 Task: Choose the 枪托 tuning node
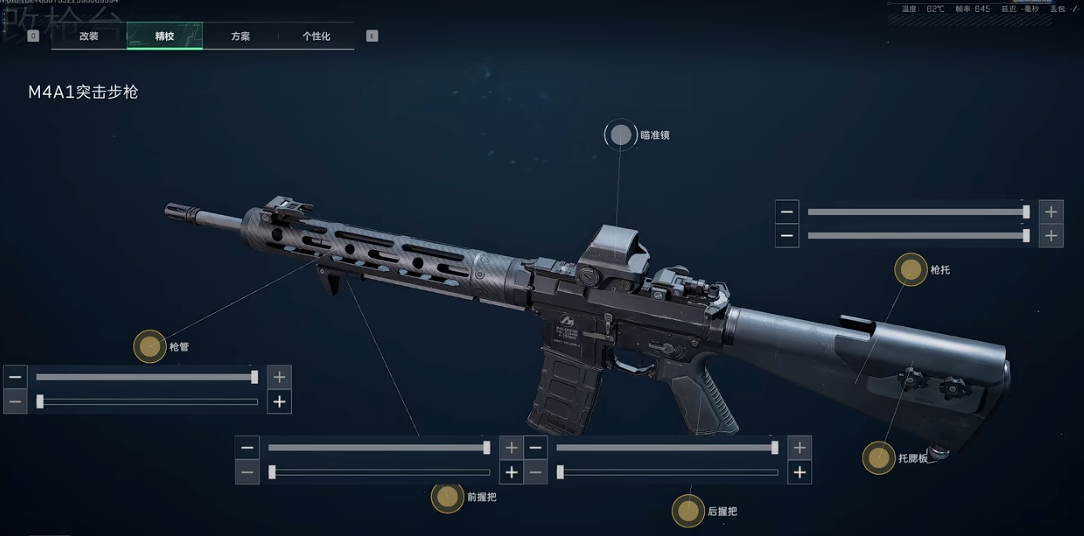click(x=911, y=269)
